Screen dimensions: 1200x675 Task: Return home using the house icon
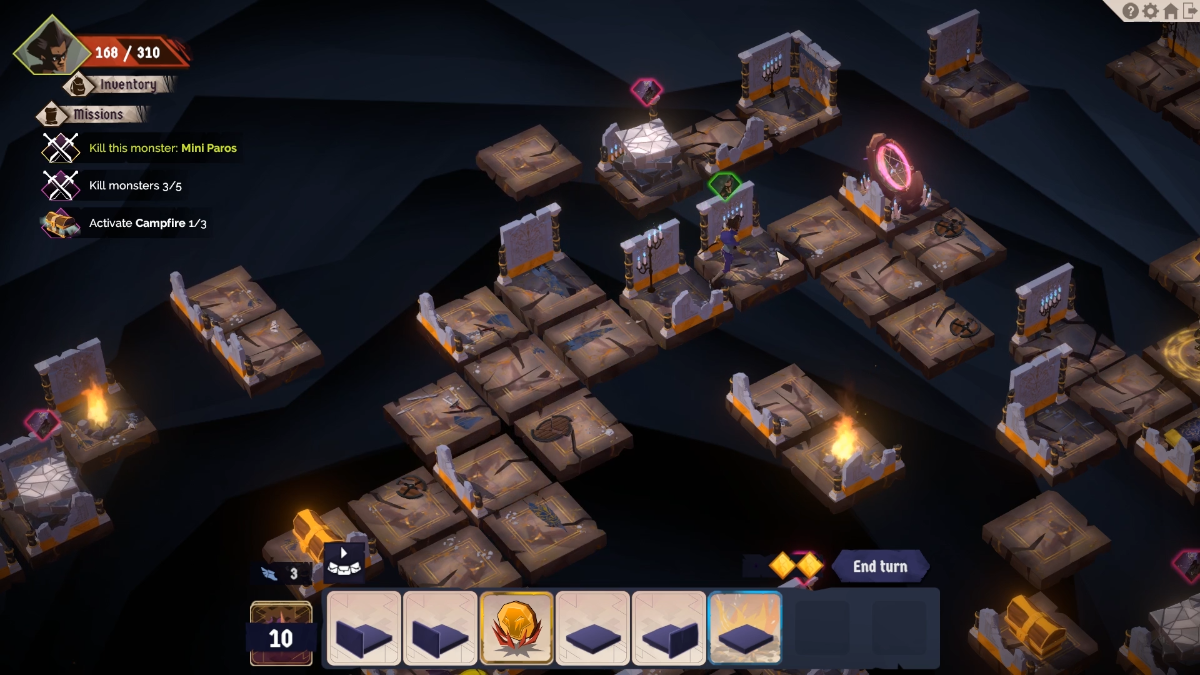pyautogui.click(x=1170, y=11)
